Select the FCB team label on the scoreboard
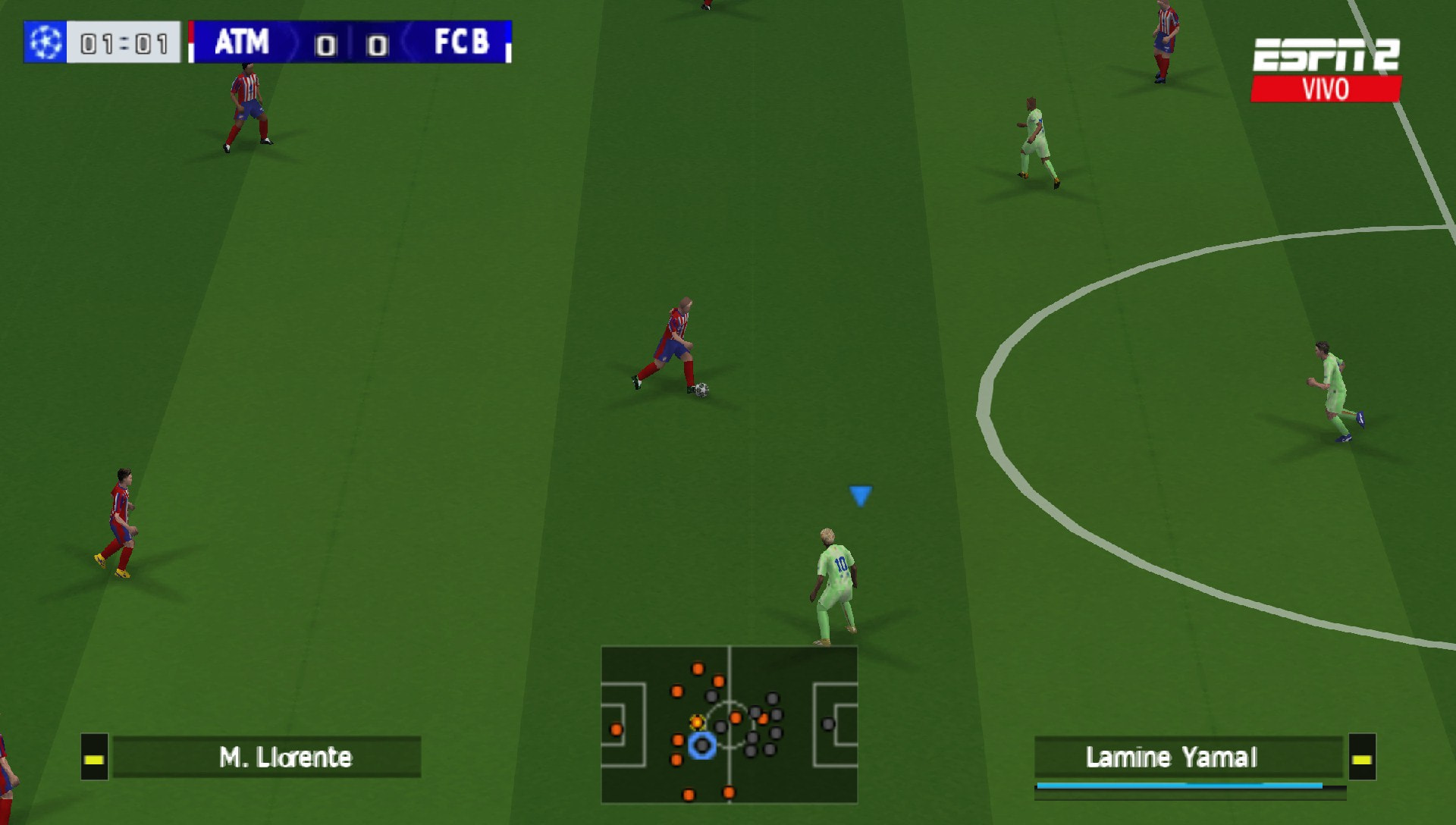 [x=464, y=44]
